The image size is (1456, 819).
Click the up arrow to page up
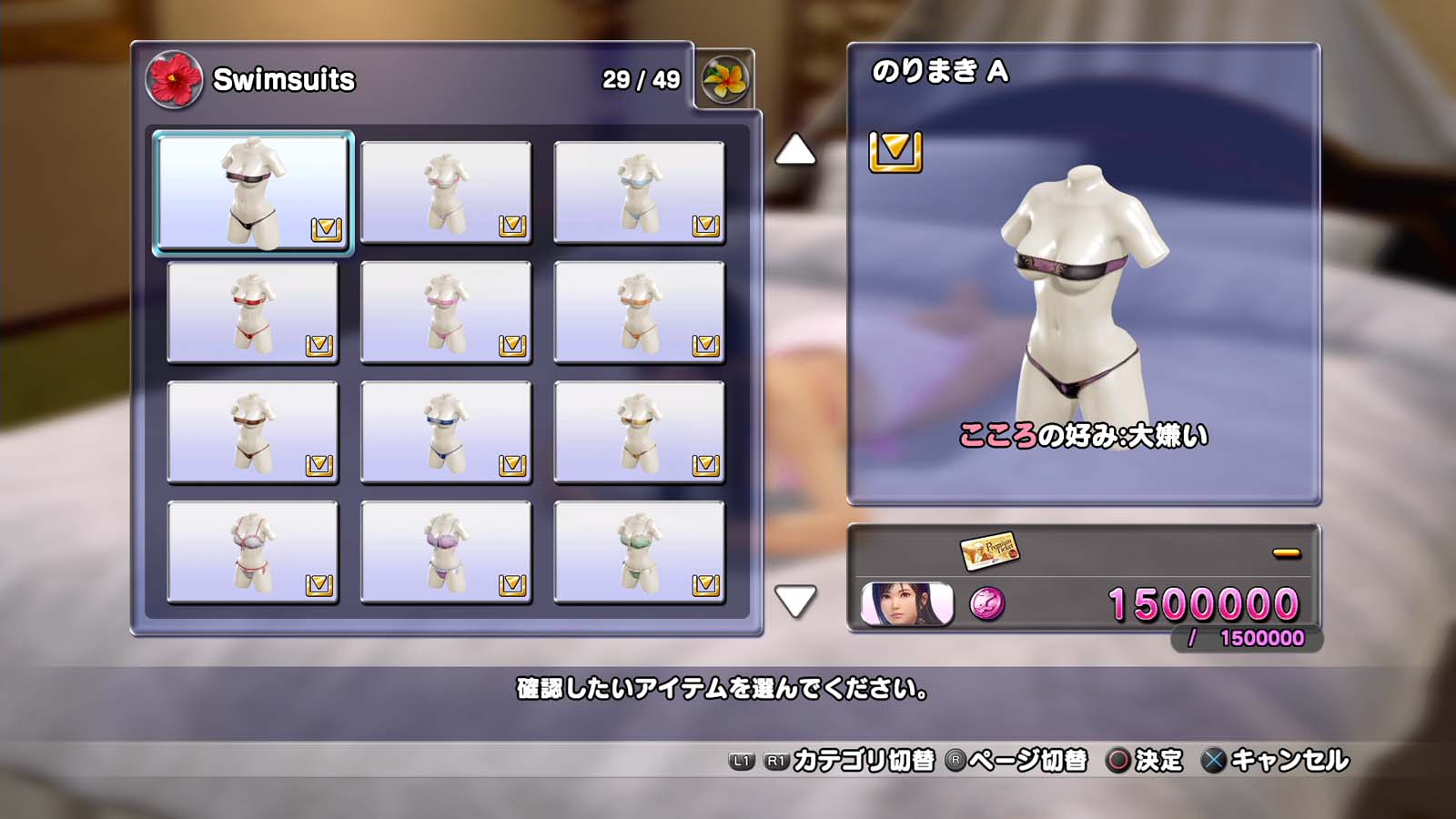794,150
